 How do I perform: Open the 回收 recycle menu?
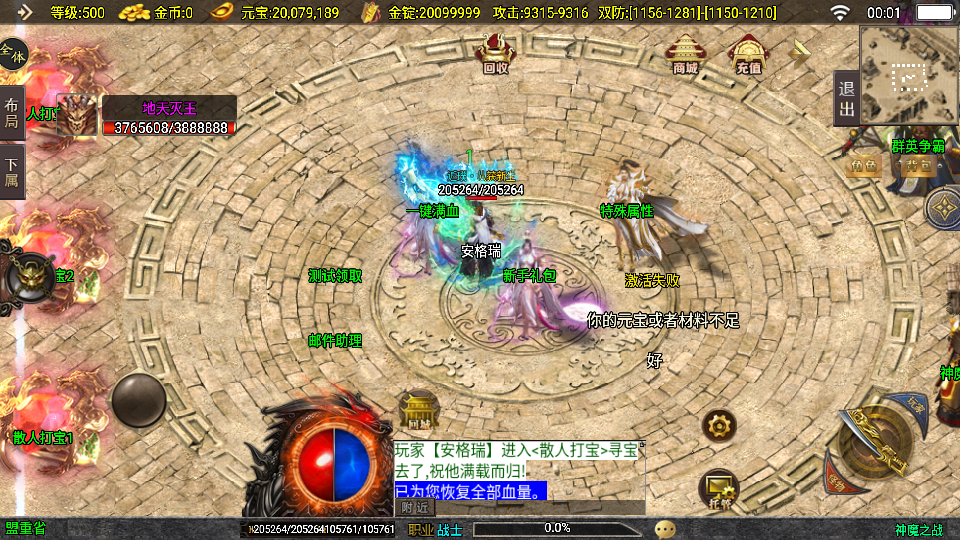point(495,54)
